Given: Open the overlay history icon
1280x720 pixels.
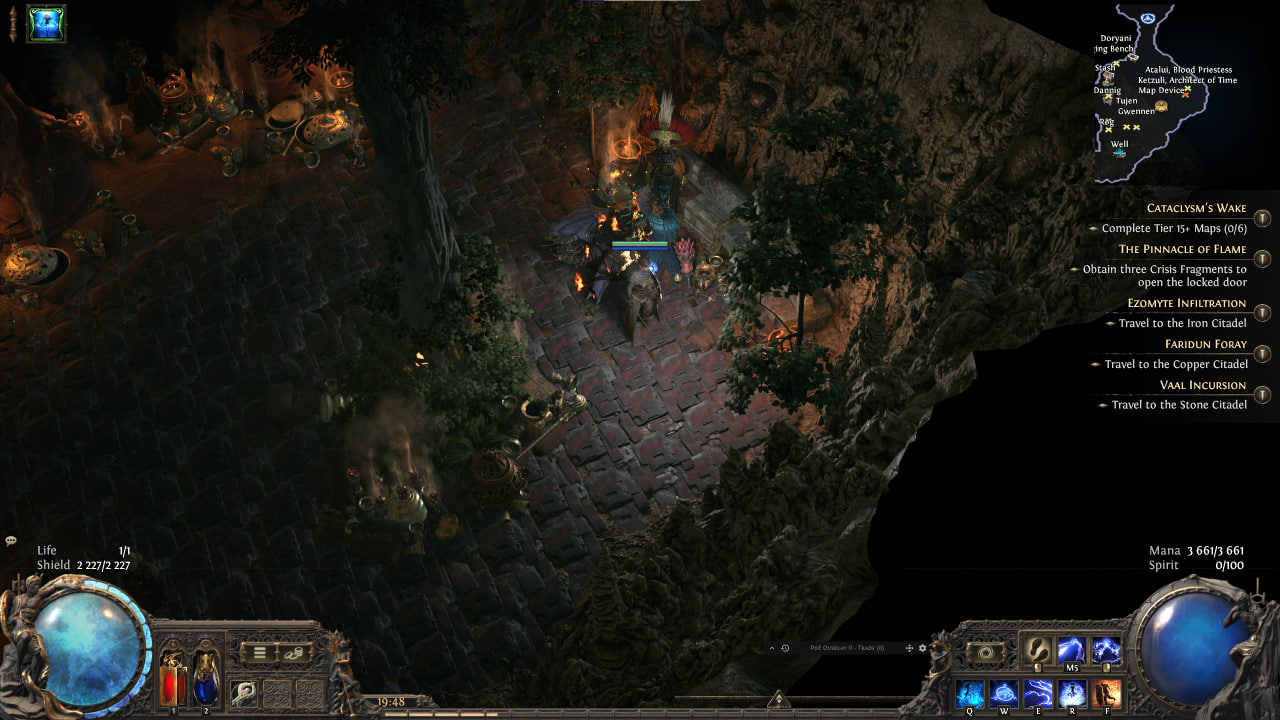Looking at the screenshot, I should tap(785, 648).
